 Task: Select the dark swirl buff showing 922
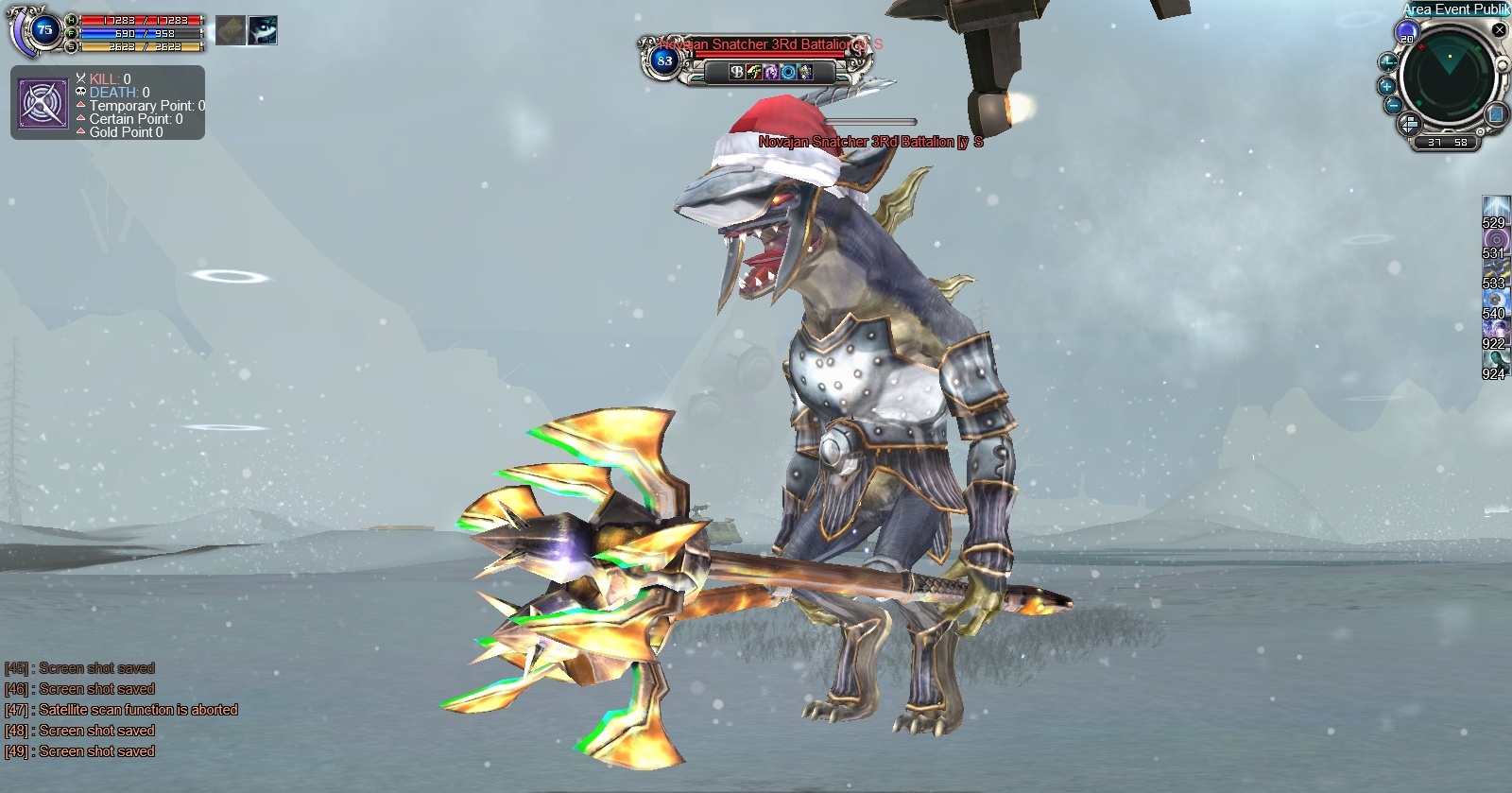click(1495, 330)
